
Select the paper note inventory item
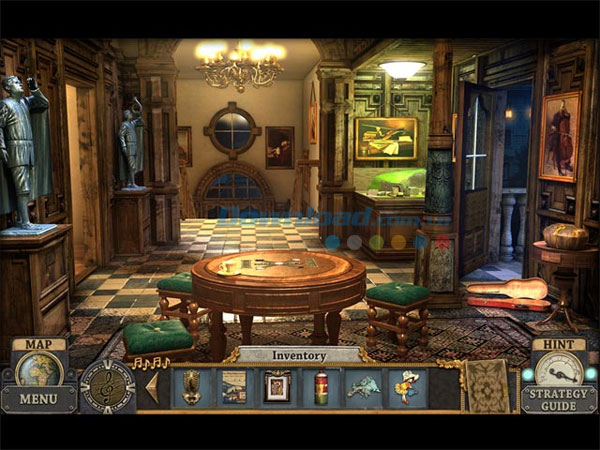pyautogui.click(x=234, y=387)
